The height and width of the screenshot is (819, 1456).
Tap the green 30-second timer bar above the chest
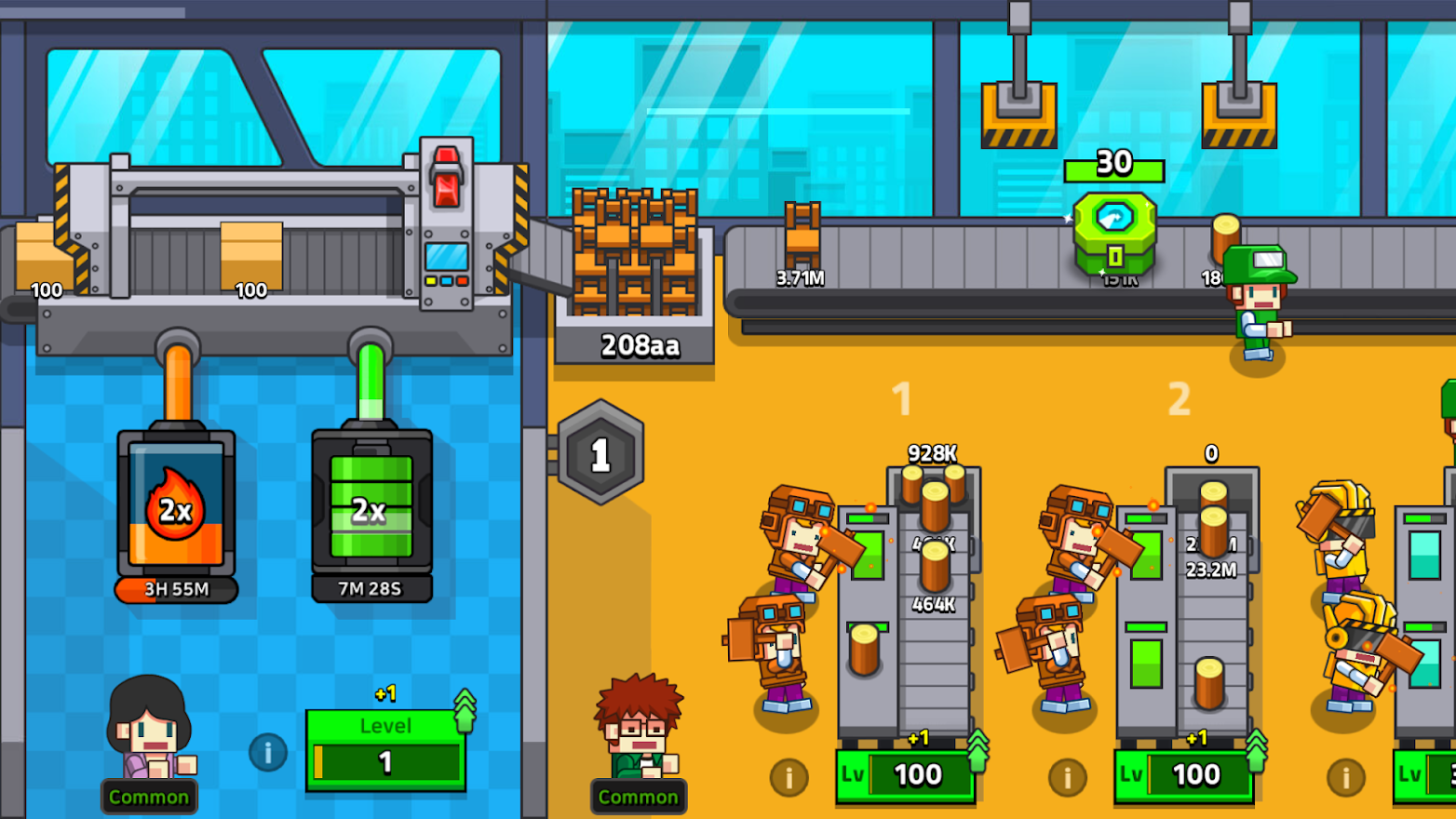[x=1113, y=165]
